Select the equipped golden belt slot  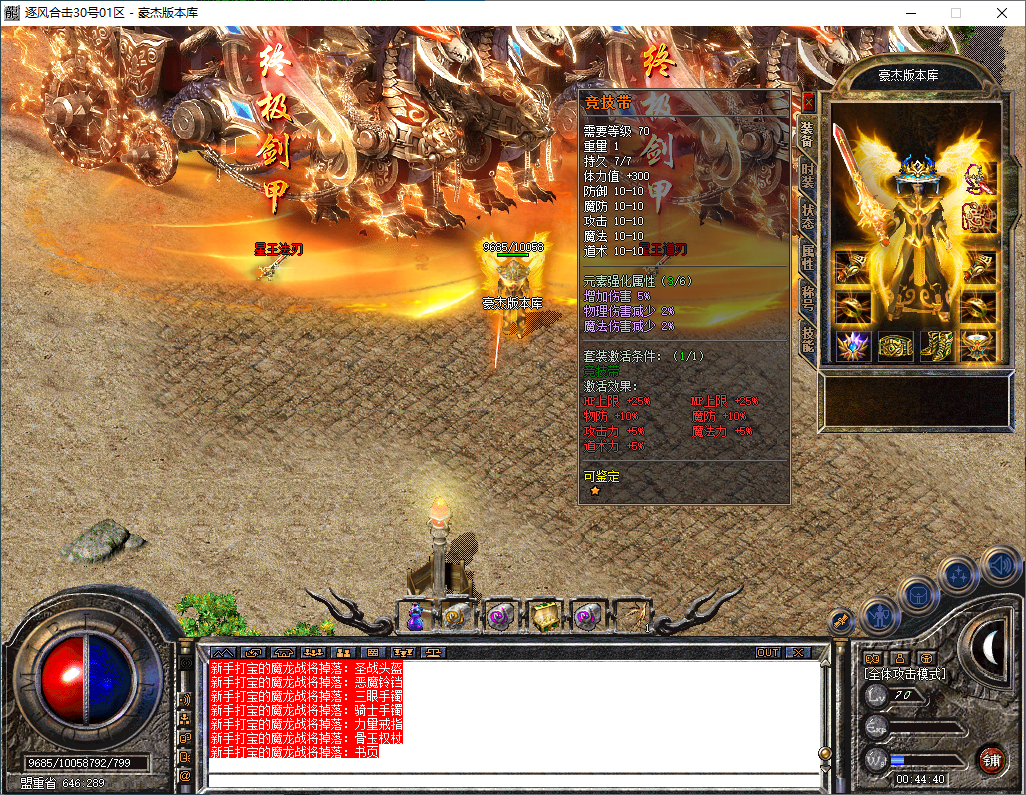click(895, 346)
